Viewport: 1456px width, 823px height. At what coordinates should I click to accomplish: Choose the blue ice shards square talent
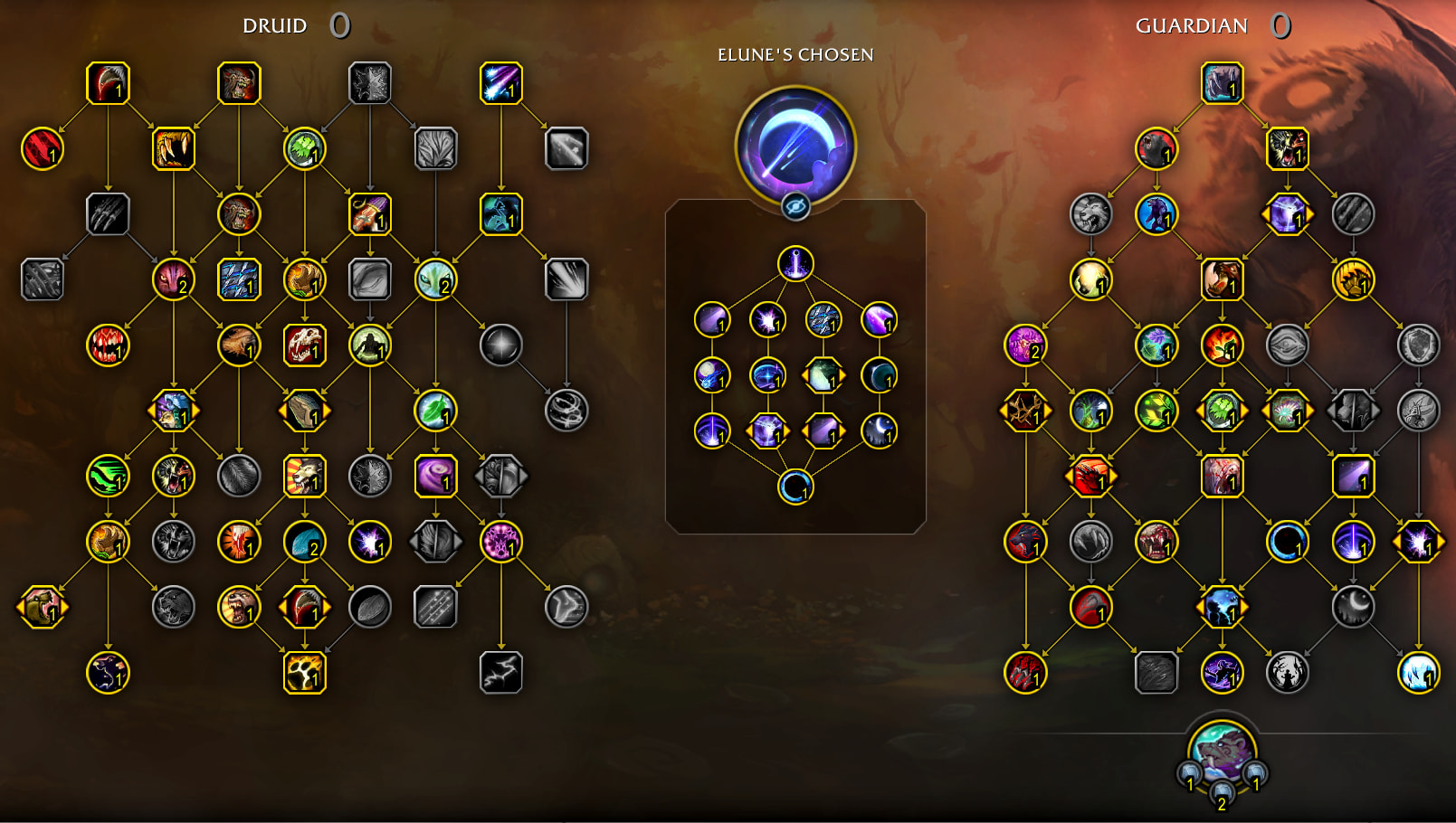click(239, 279)
